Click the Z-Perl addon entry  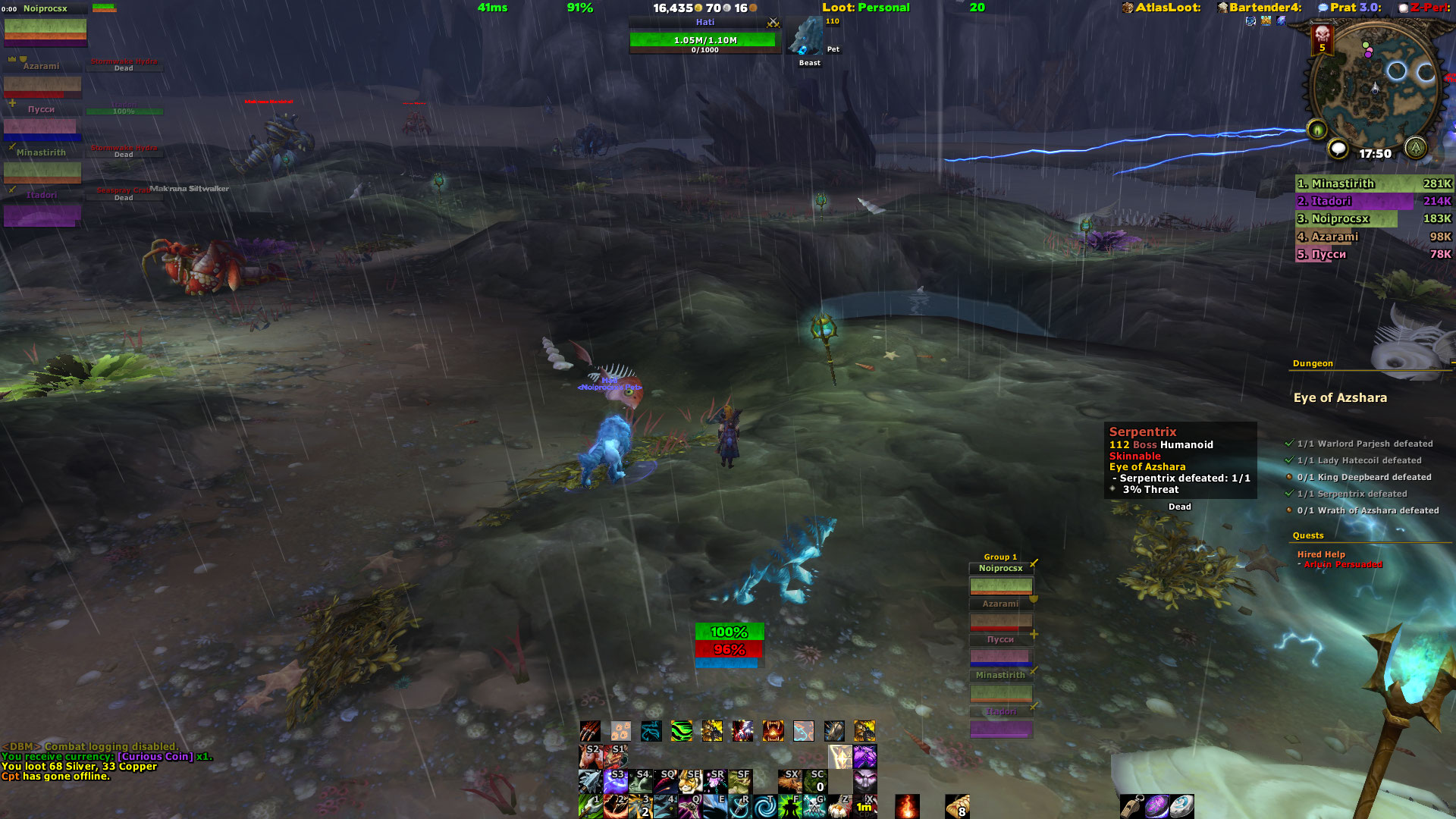pos(1425,8)
